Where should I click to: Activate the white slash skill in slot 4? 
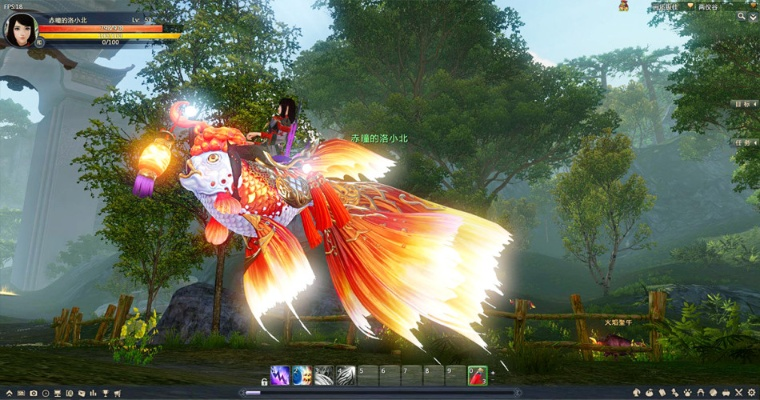click(346, 376)
